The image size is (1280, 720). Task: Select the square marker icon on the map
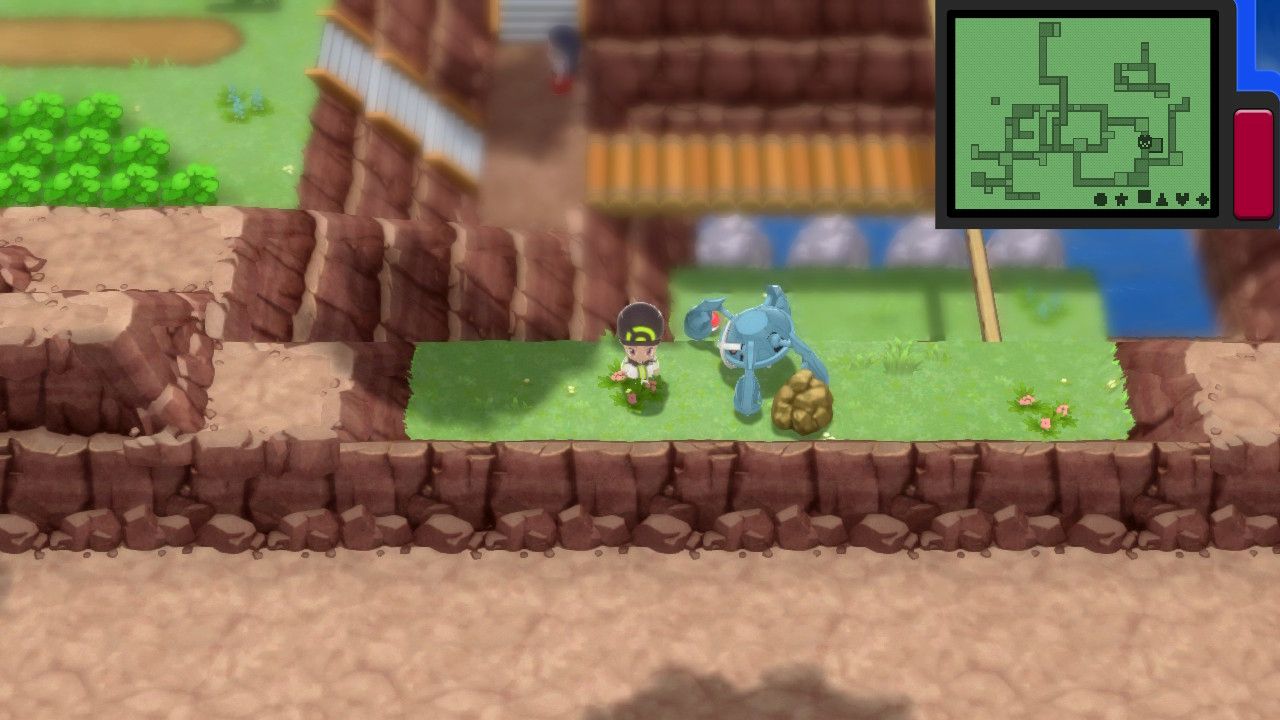tap(1144, 197)
